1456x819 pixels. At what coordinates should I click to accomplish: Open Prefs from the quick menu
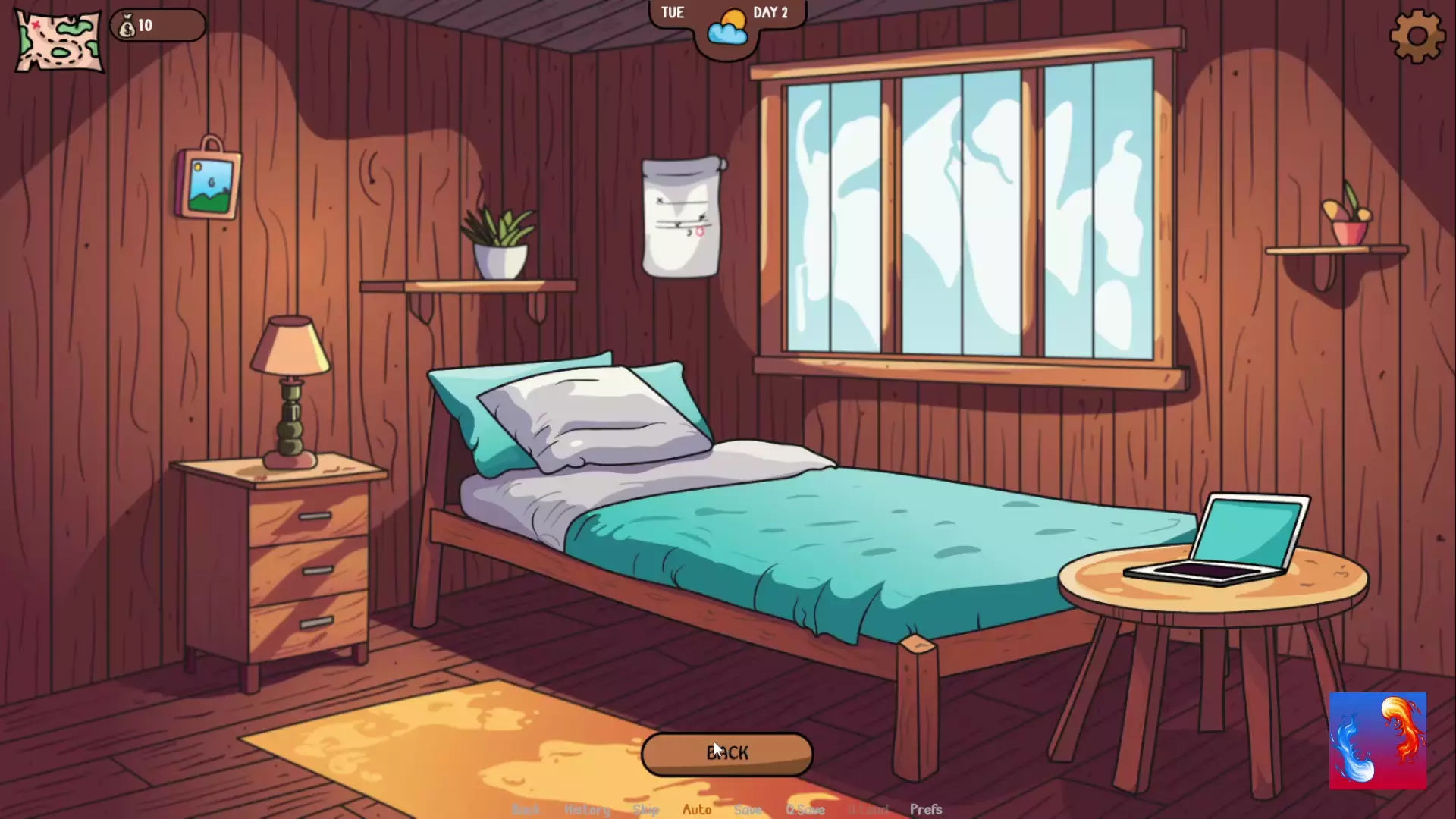pos(926,809)
